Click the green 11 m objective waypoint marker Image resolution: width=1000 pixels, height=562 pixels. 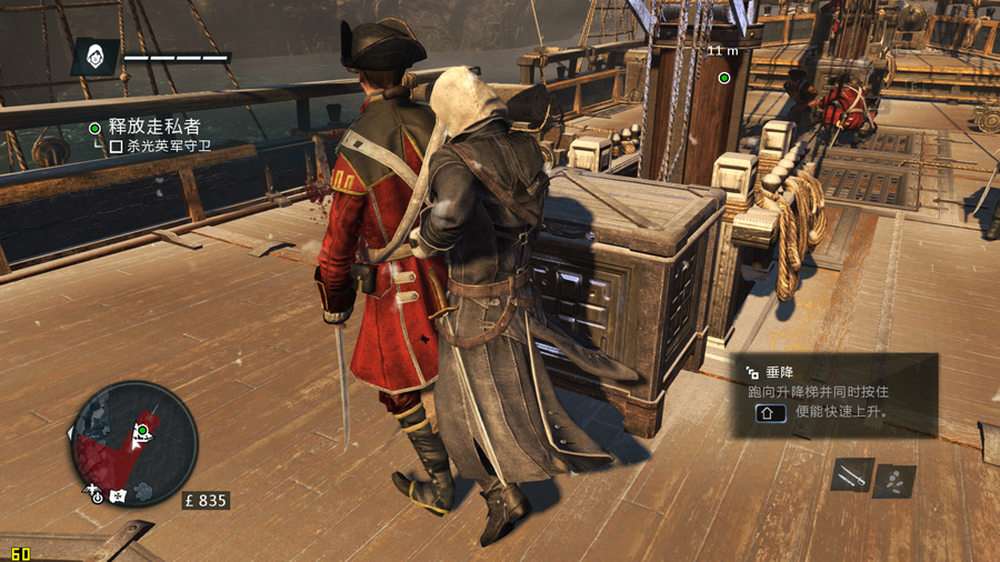(724, 77)
